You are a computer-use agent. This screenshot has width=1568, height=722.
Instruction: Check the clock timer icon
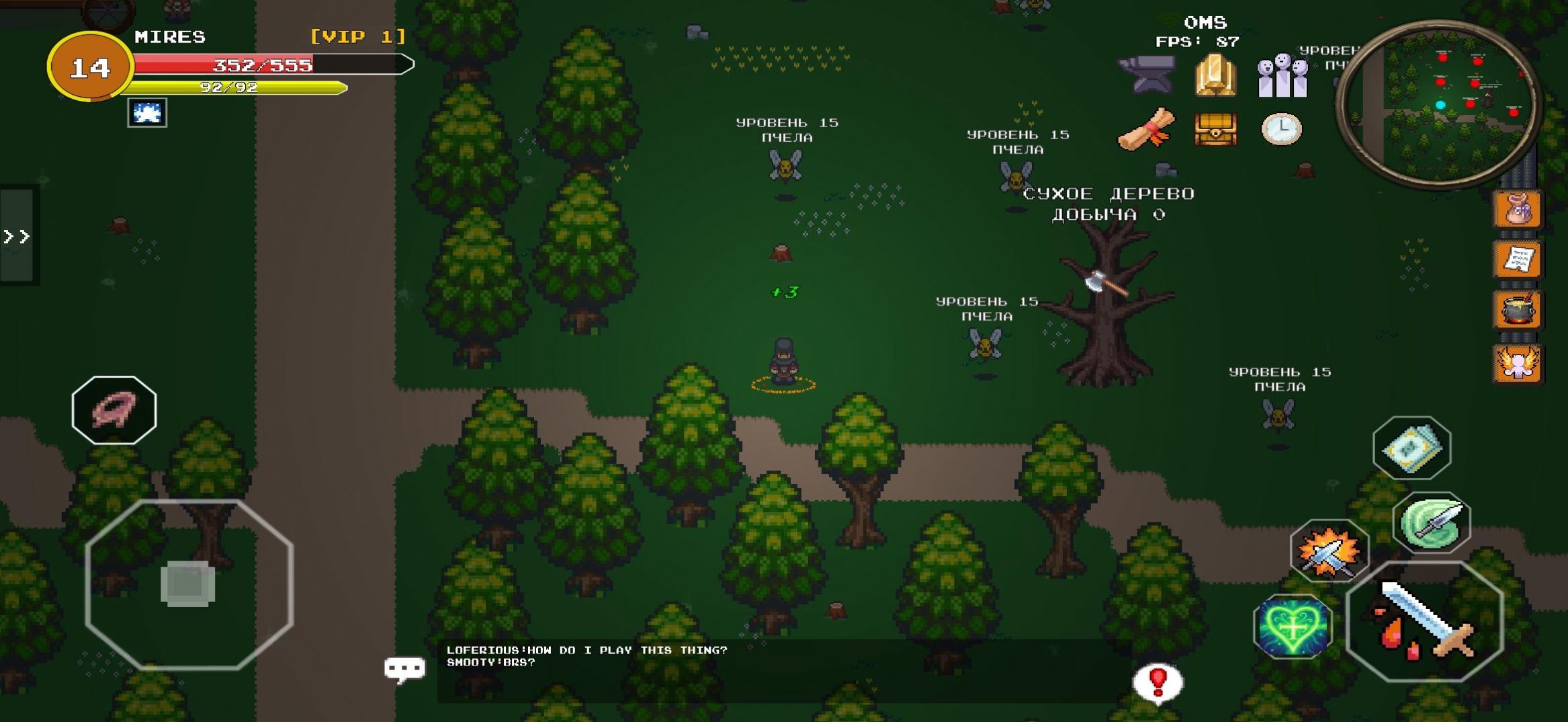(1281, 128)
